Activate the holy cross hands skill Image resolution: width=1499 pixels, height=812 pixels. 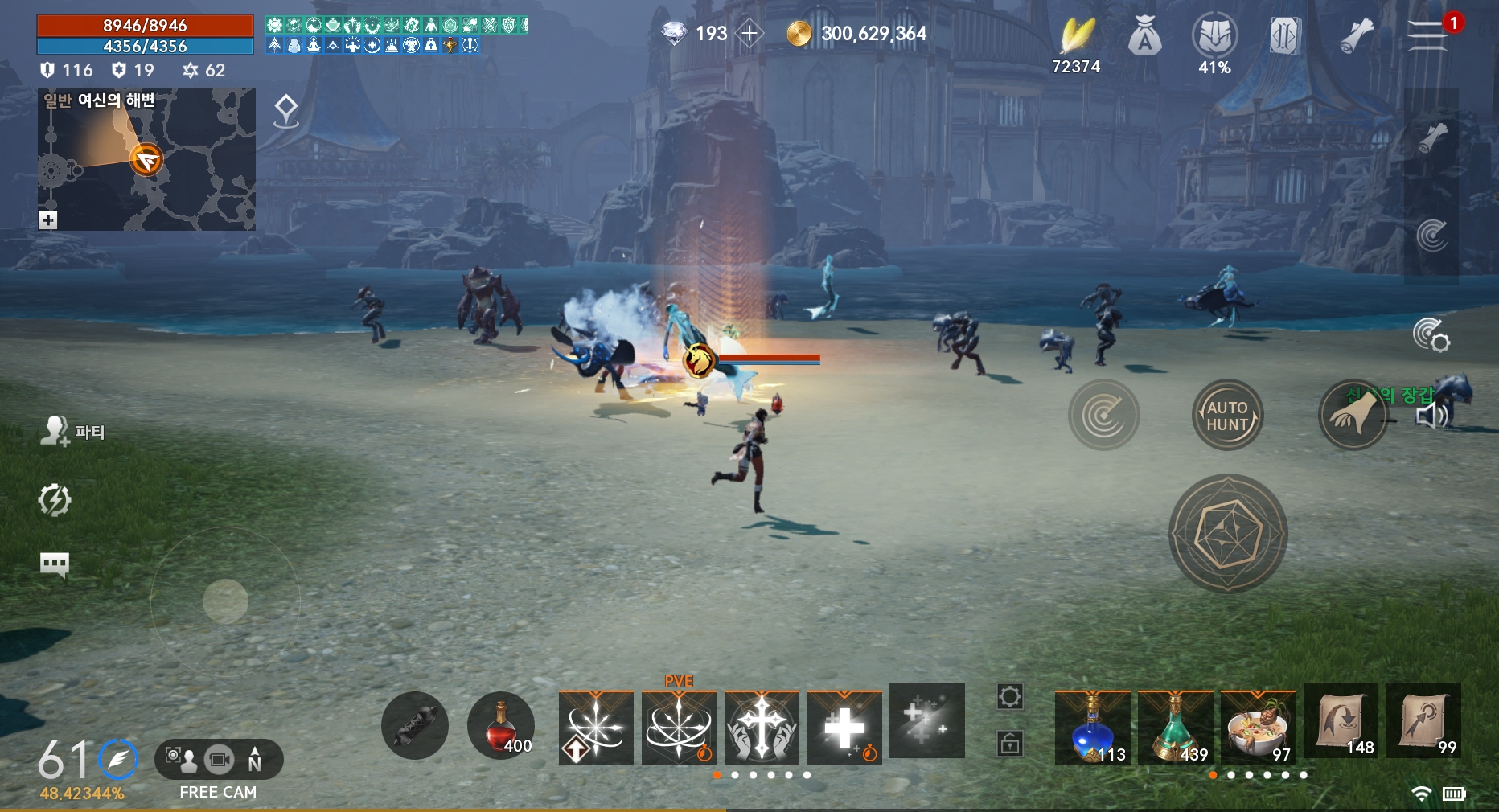coord(762,728)
